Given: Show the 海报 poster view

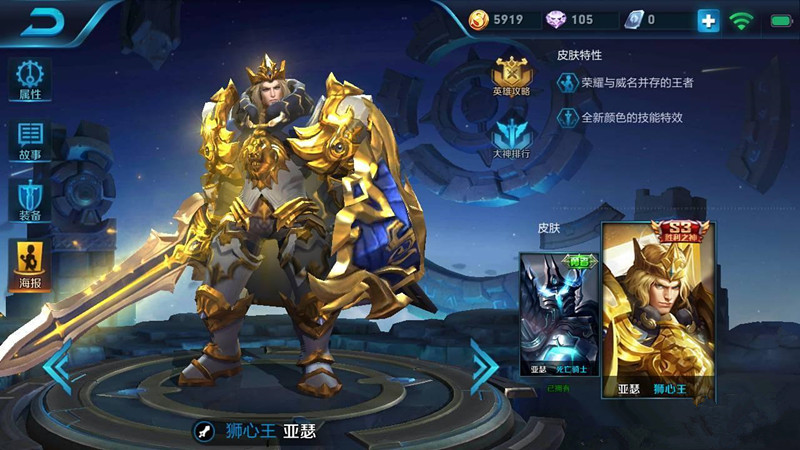Looking at the screenshot, I should tap(30, 266).
